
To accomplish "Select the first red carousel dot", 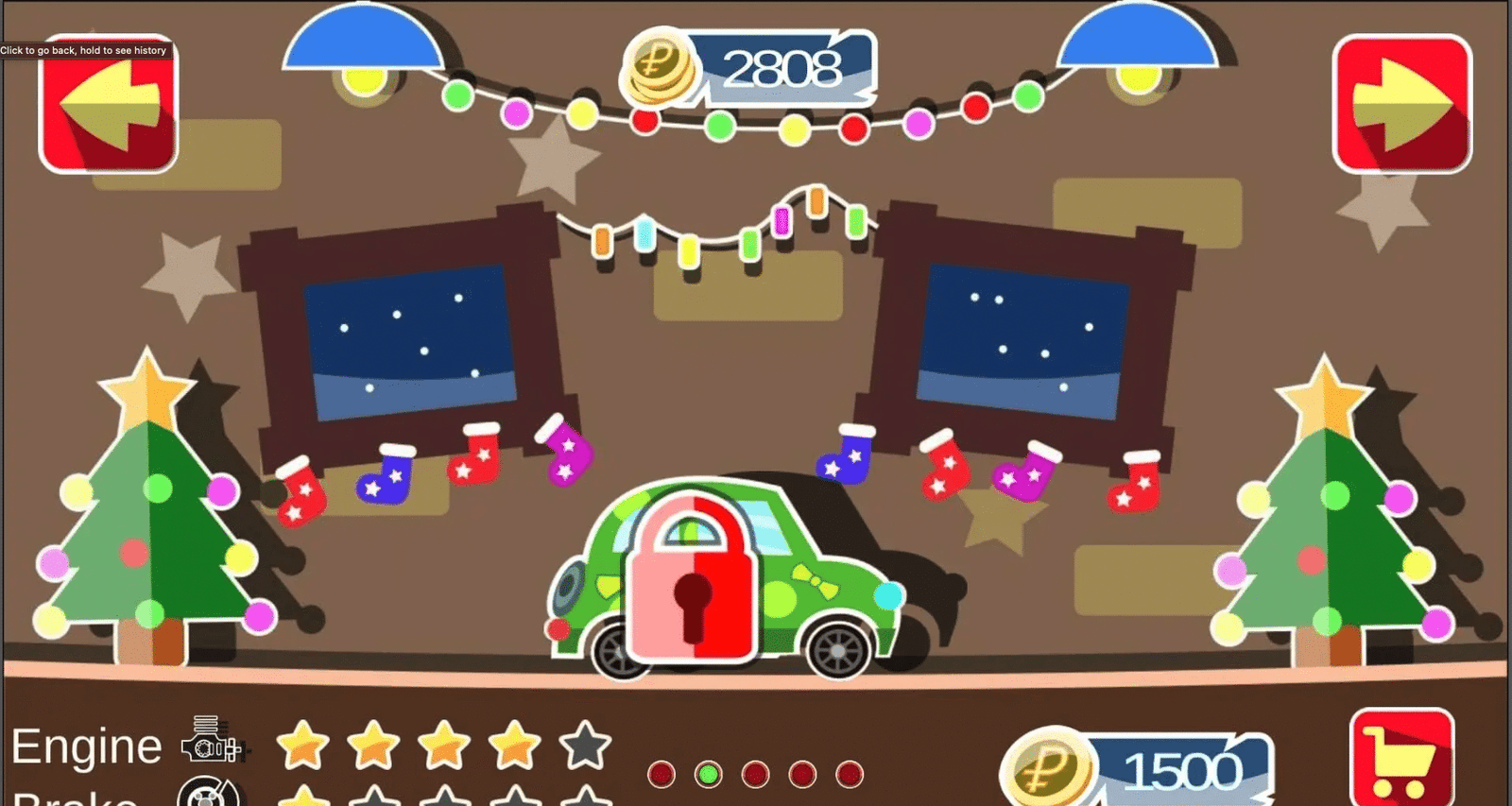I will pyautogui.click(x=660, y=772).
